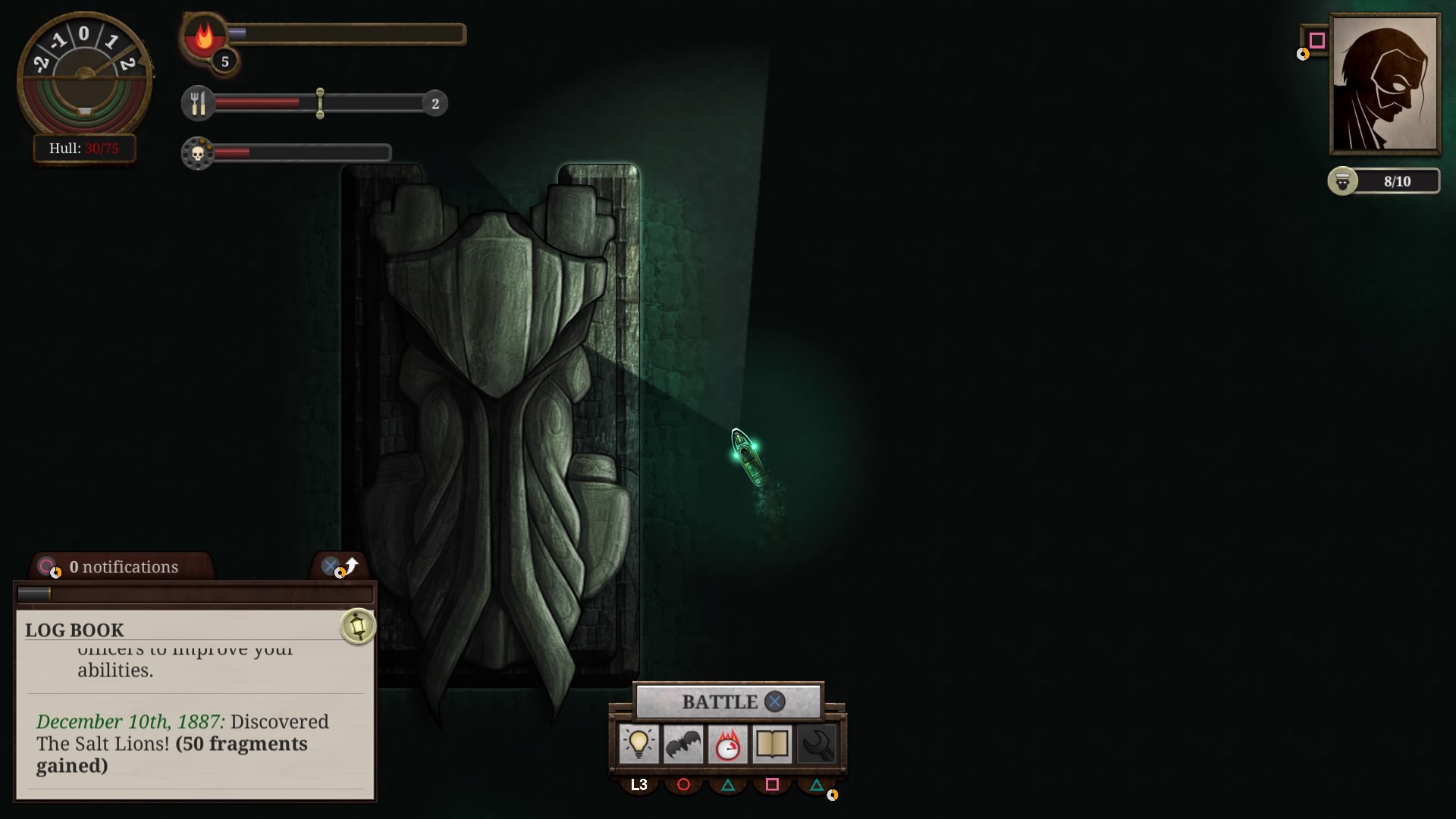Open the gazetteer book icon in the Battle bar
1456x819 pixels.
[772, 744]
